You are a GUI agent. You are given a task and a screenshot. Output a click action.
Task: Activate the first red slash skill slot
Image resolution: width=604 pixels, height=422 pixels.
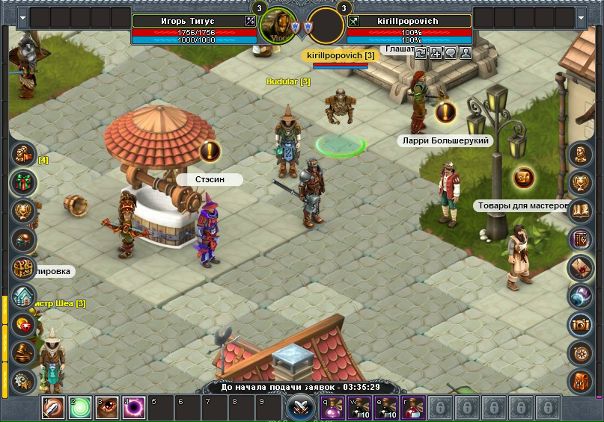click(54, 408)
